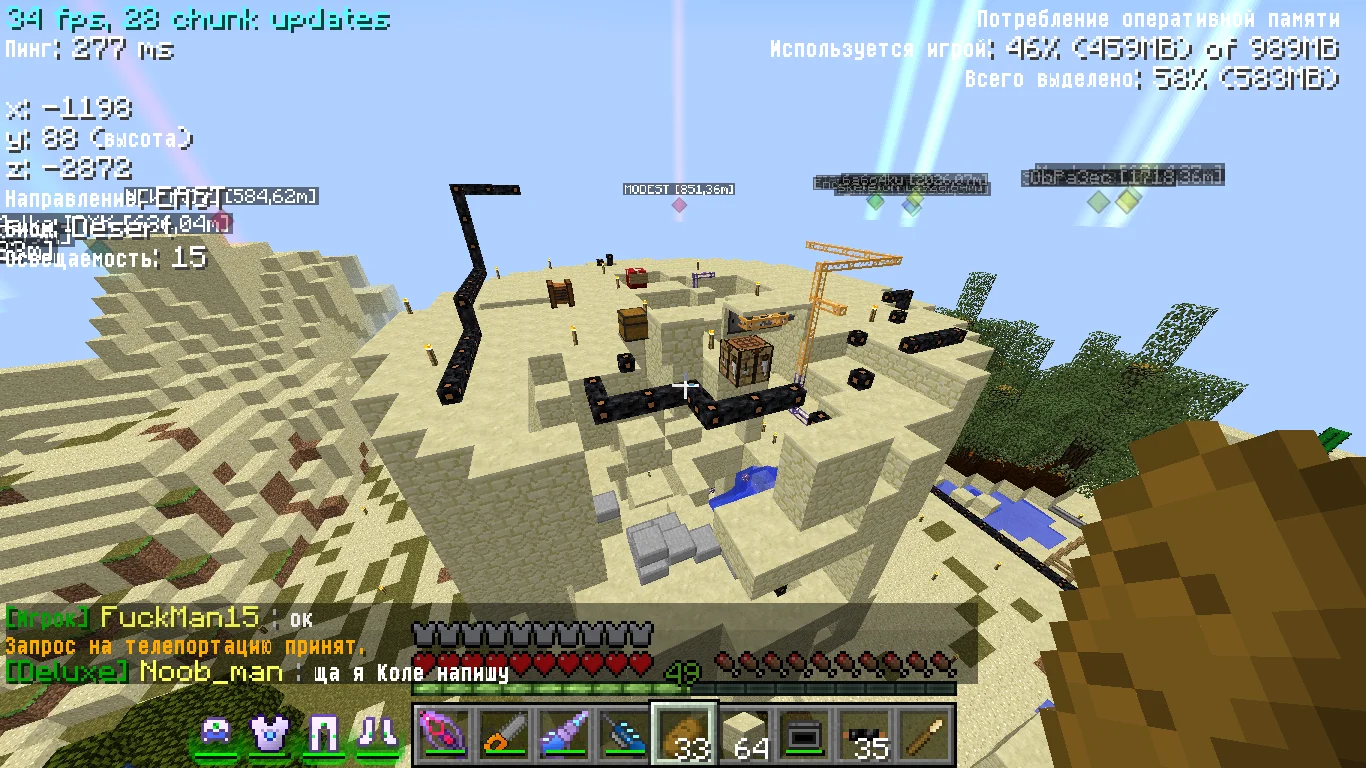The image size is (1366, 768).
Task: Select the baked potato stack of 33
Action: pyautogui.click(x=684, y=735)
